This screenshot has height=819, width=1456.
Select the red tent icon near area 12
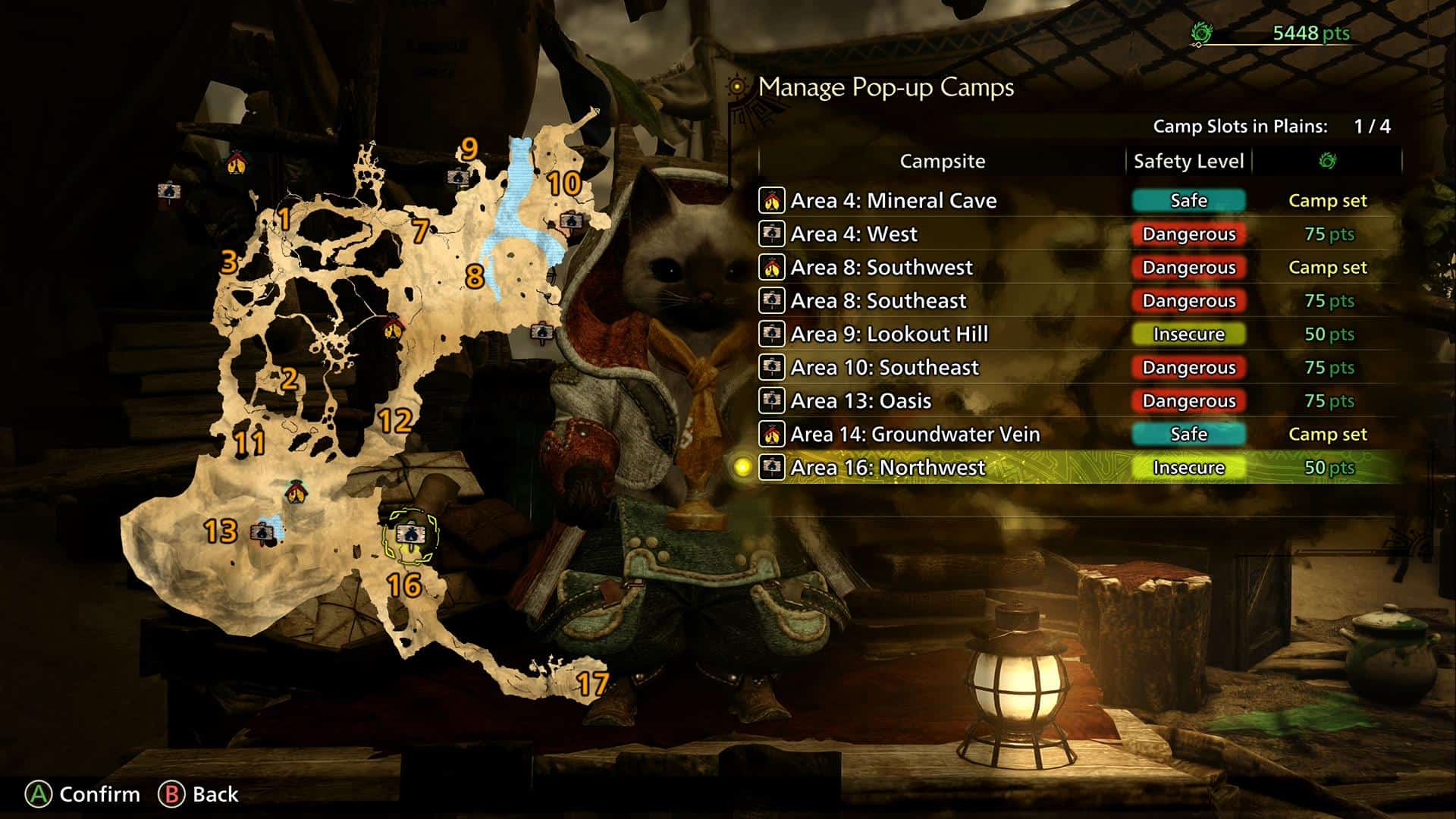pos(392,328)
